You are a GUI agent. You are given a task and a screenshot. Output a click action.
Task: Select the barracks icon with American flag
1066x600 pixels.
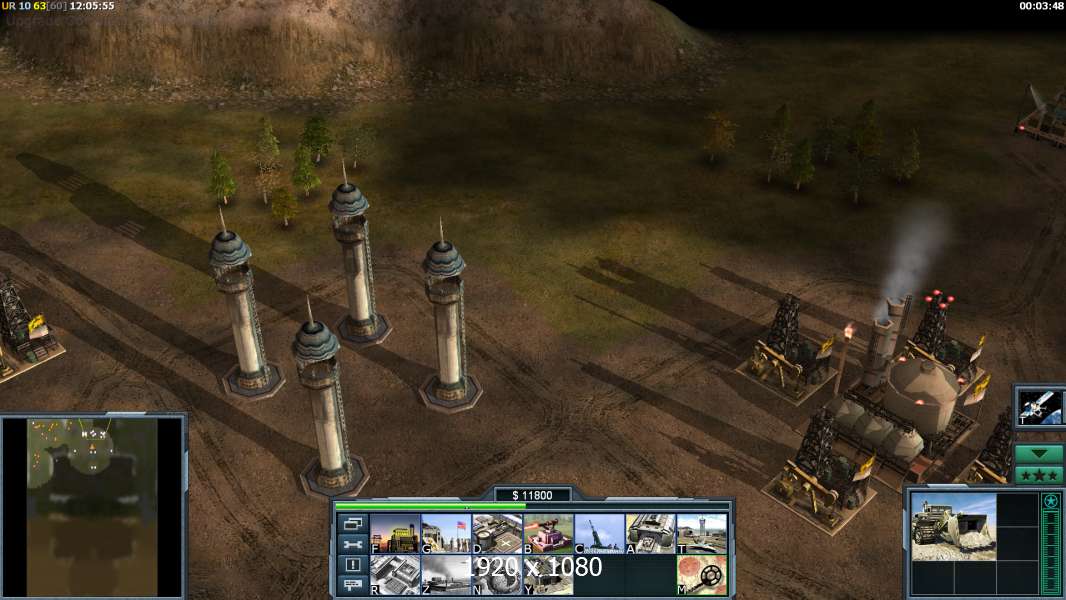point(446,534)
